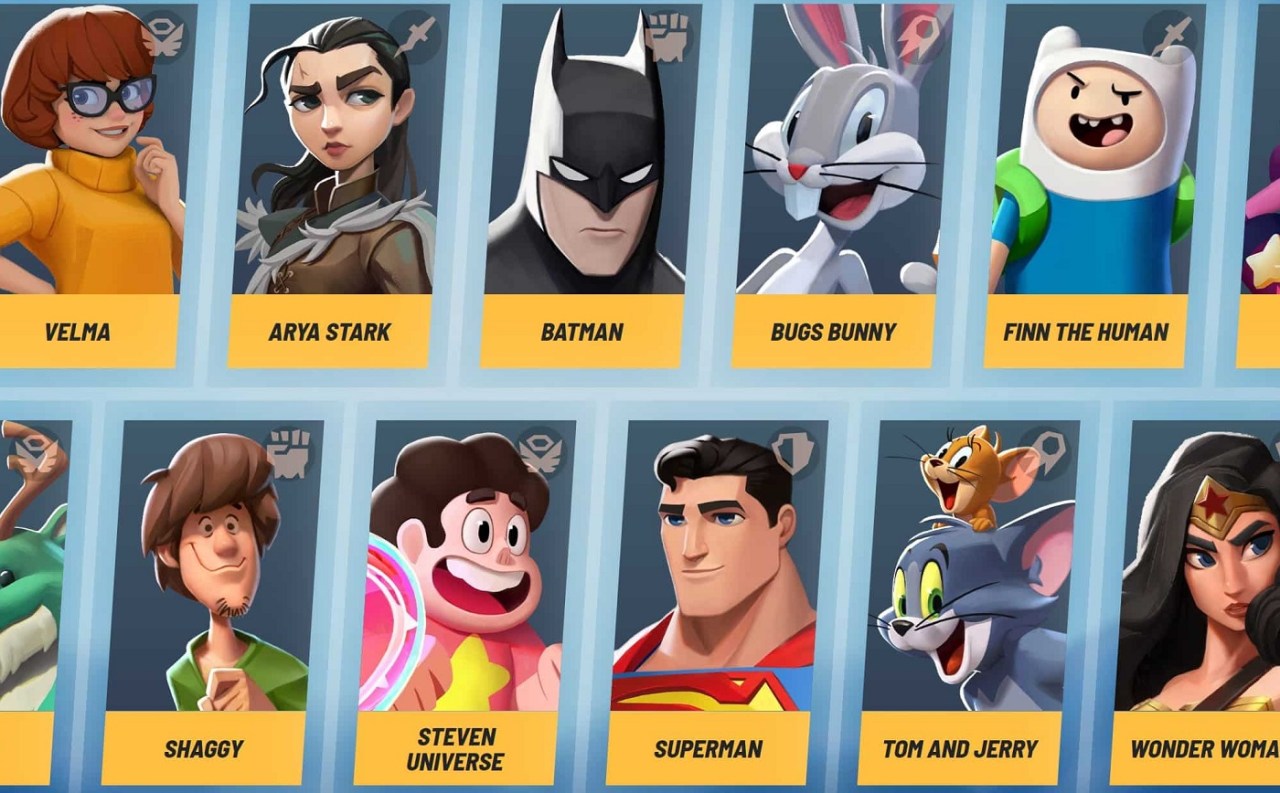Click the ARYA STARK name label

(330, 331)
